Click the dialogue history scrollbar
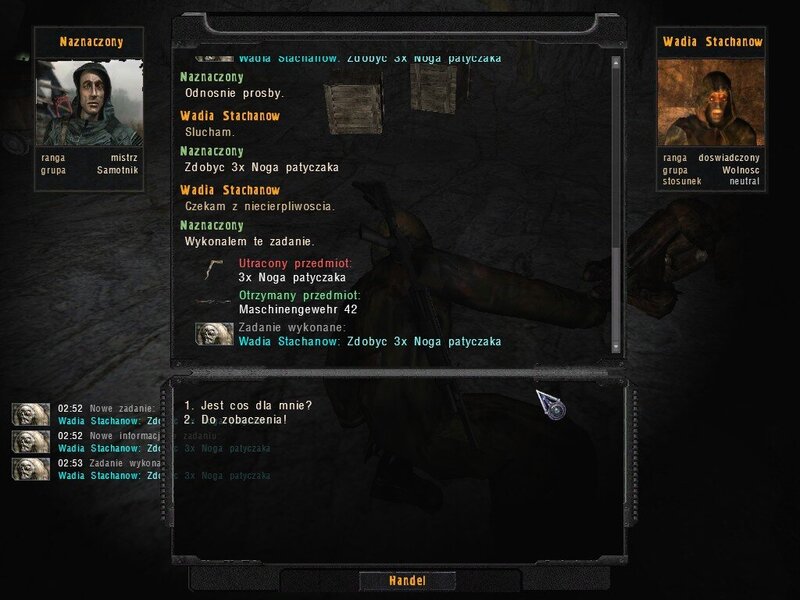800x600 pixels. point(616,200)
